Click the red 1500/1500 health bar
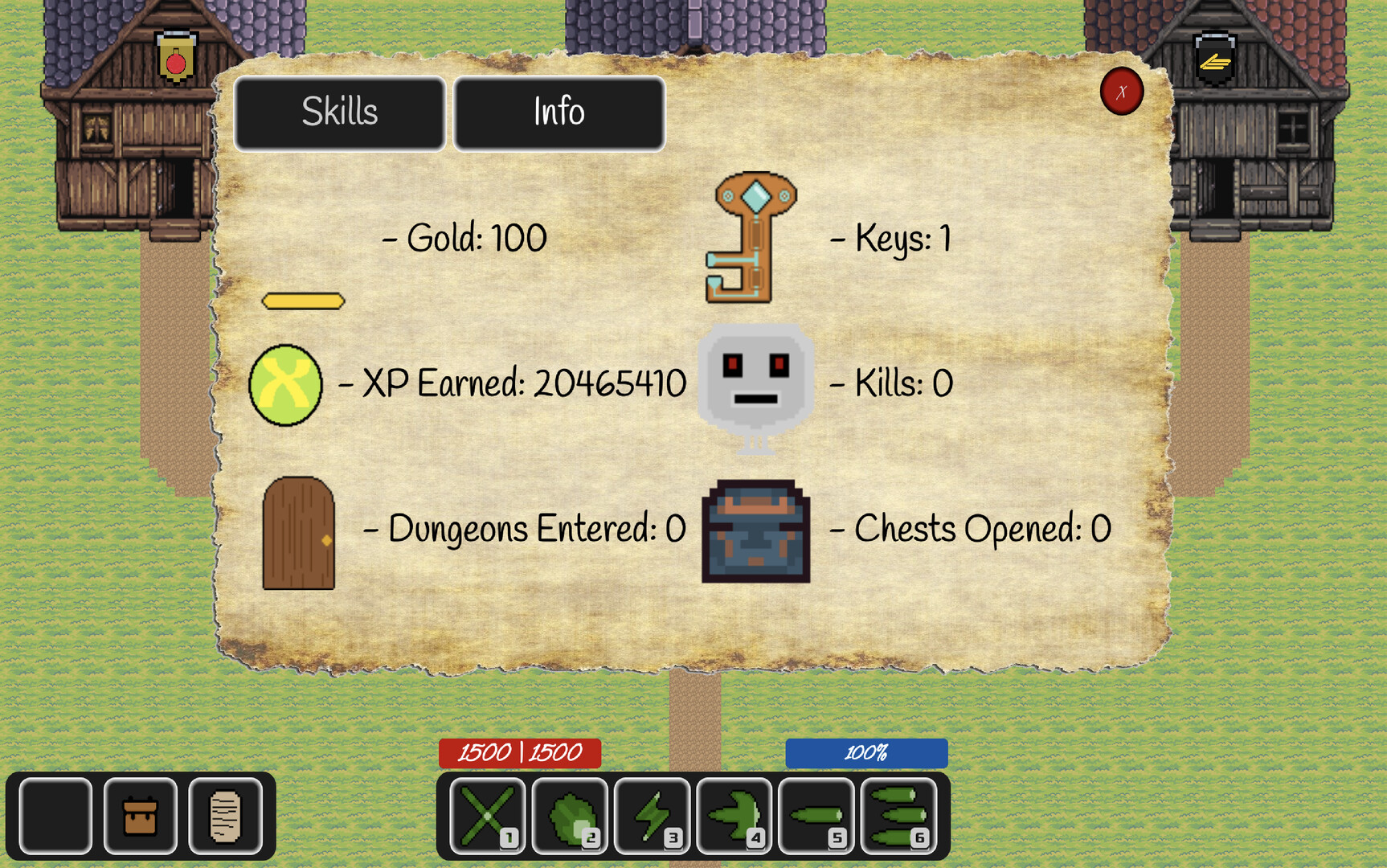 tap(519, 753)
